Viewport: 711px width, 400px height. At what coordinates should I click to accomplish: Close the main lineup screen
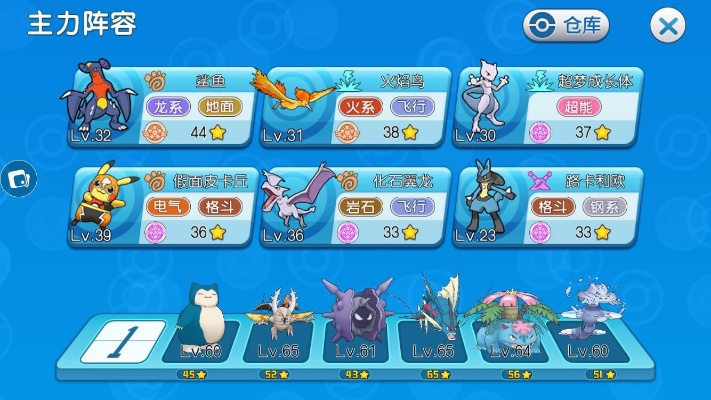[x=667, y=26]
